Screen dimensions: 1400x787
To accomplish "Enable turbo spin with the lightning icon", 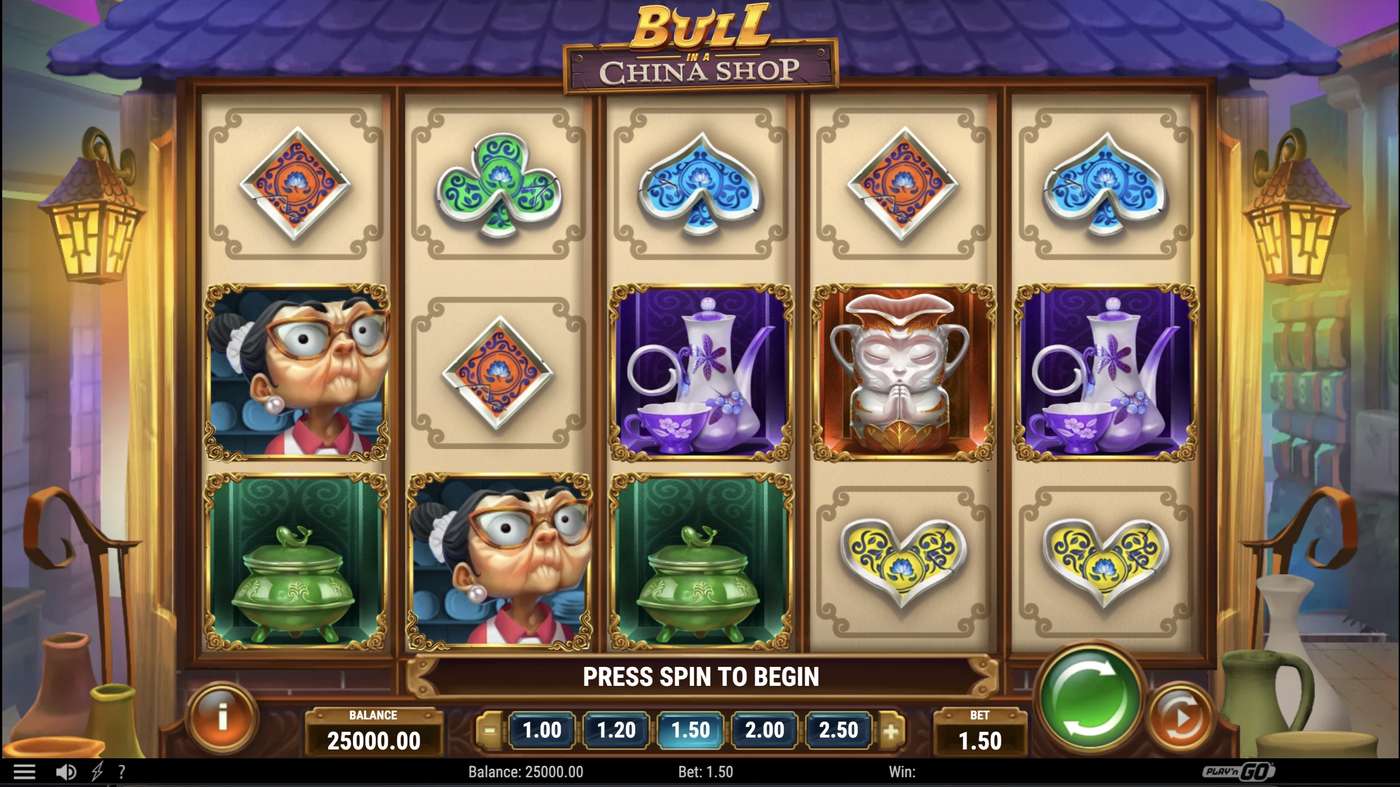I will [x=95, y=771].
